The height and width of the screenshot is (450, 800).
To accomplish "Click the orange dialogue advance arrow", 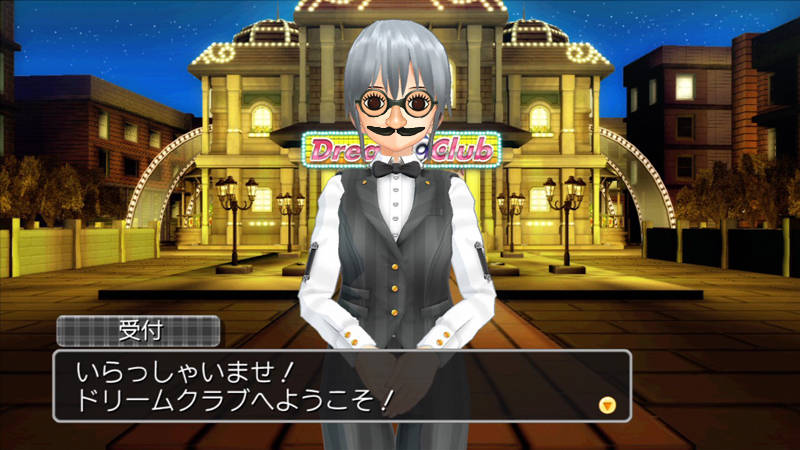I will click(606, 405).
